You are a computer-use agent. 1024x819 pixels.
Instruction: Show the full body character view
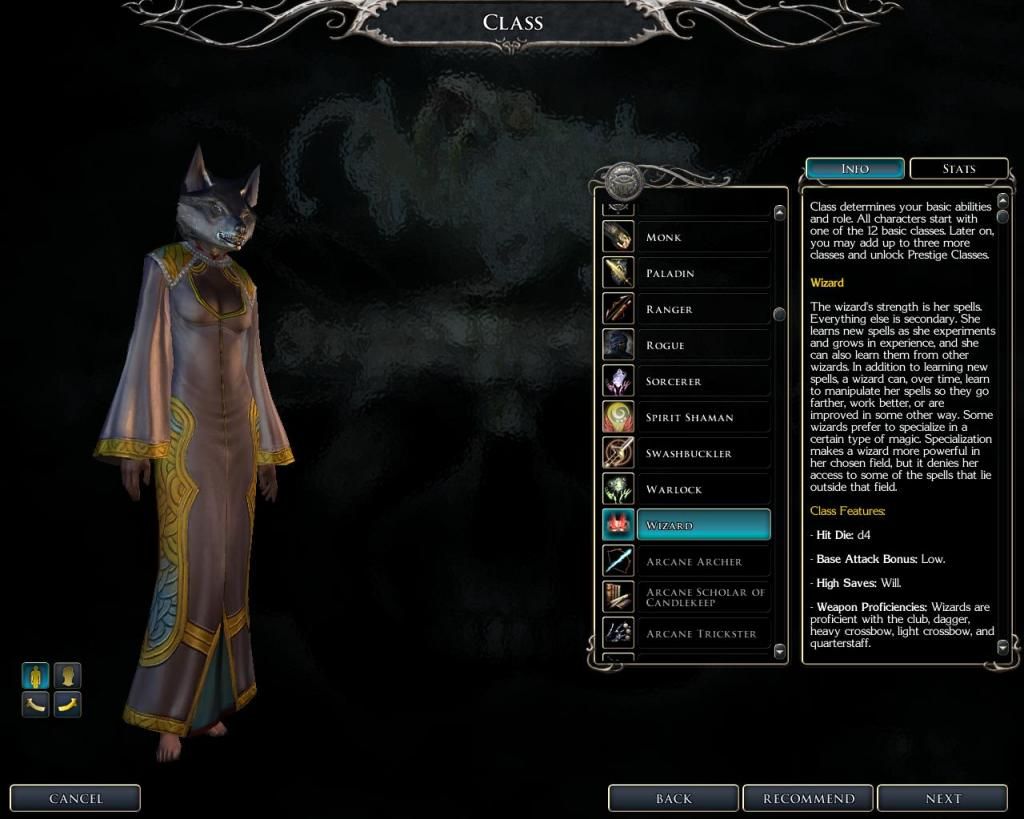36,676
